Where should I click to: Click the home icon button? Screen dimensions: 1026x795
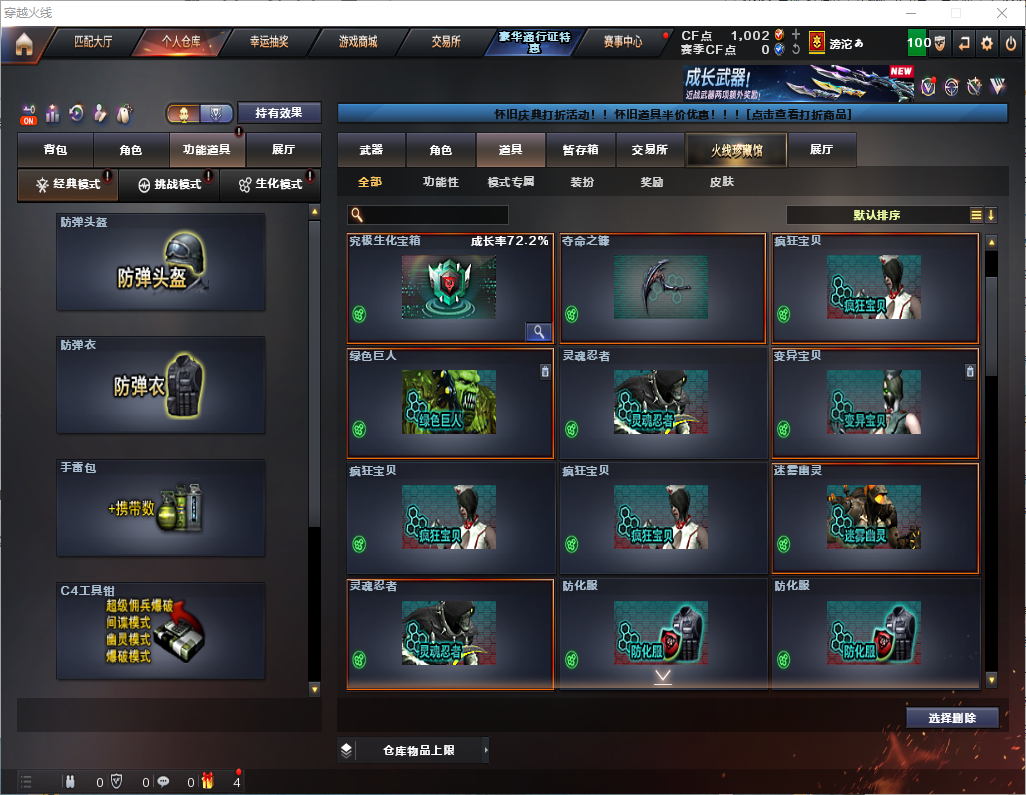pos(23,43)
